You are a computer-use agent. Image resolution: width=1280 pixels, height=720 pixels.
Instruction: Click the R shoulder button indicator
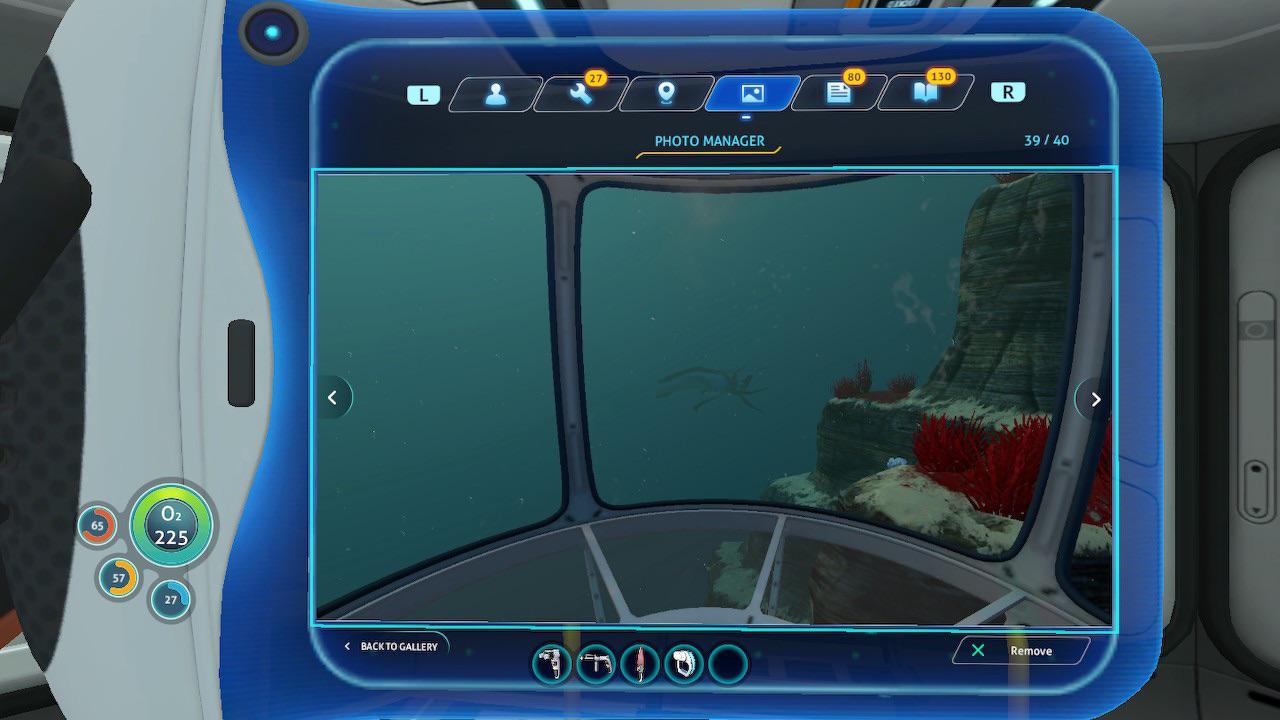point(1008,91)
